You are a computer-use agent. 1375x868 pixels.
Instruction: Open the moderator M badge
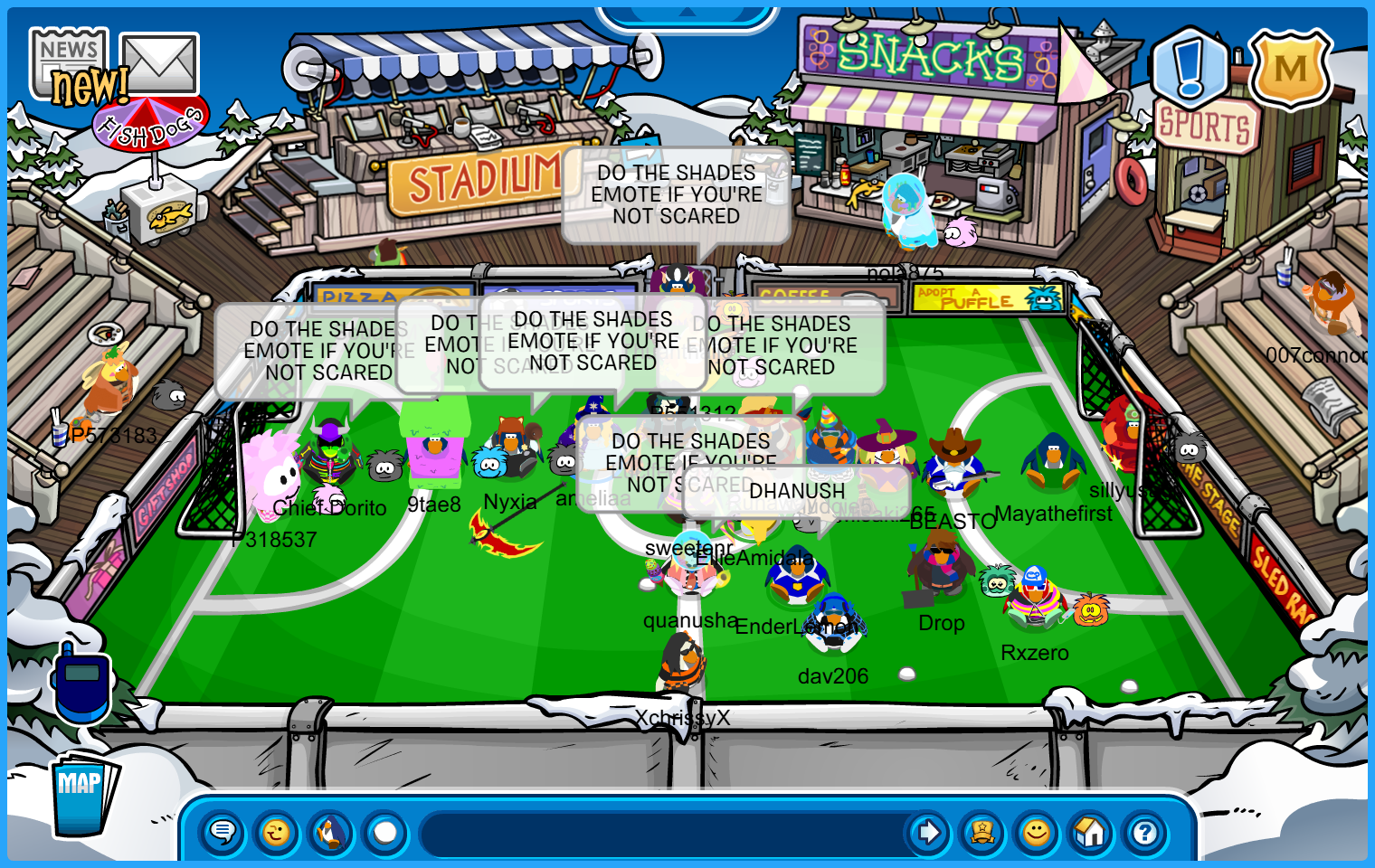coord(1290,69)
